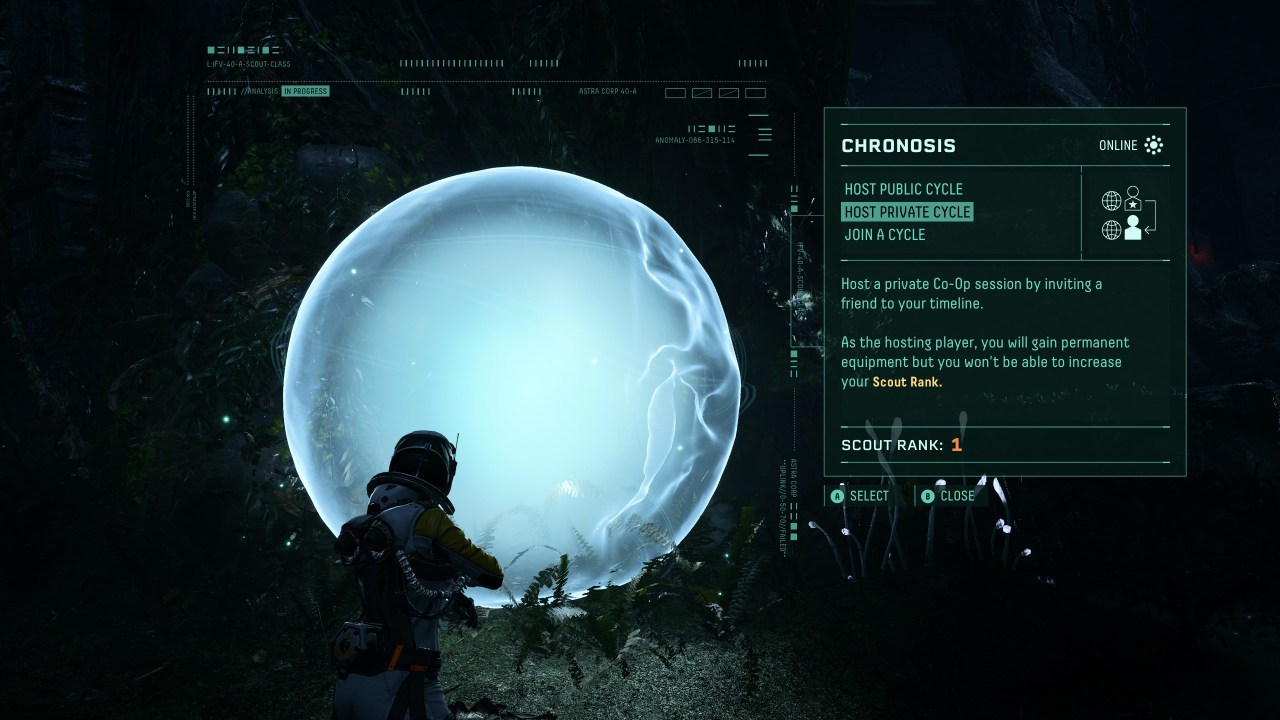1280x720 pixels.
Task: Click the IN PROGRESS analysis status tag
Action: [306, 90]
